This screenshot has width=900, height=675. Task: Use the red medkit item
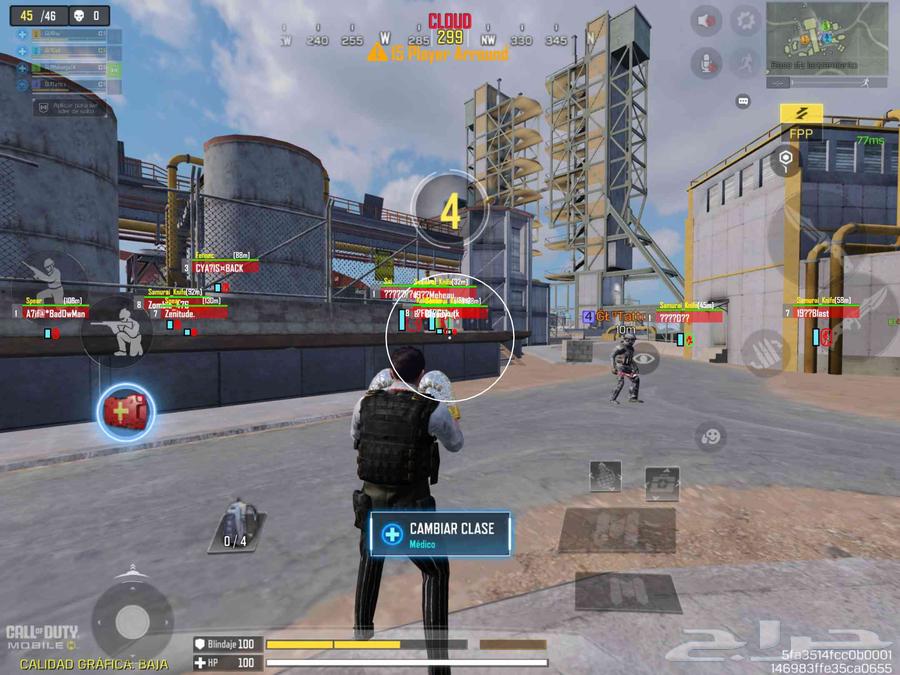(x=125, y=411)
